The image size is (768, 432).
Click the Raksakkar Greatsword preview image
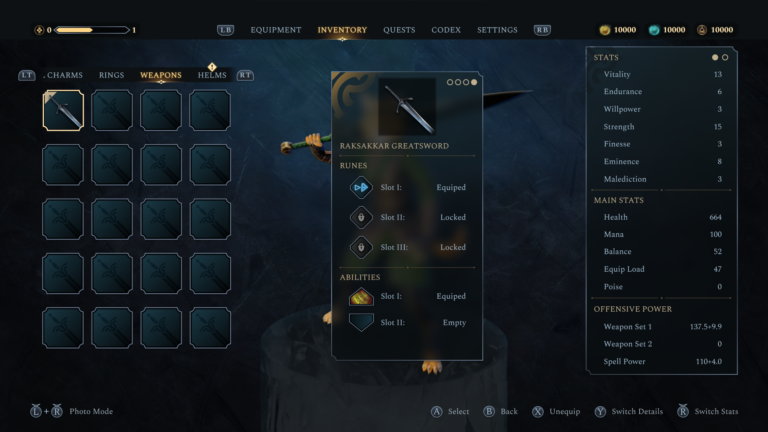pos(407,106)
